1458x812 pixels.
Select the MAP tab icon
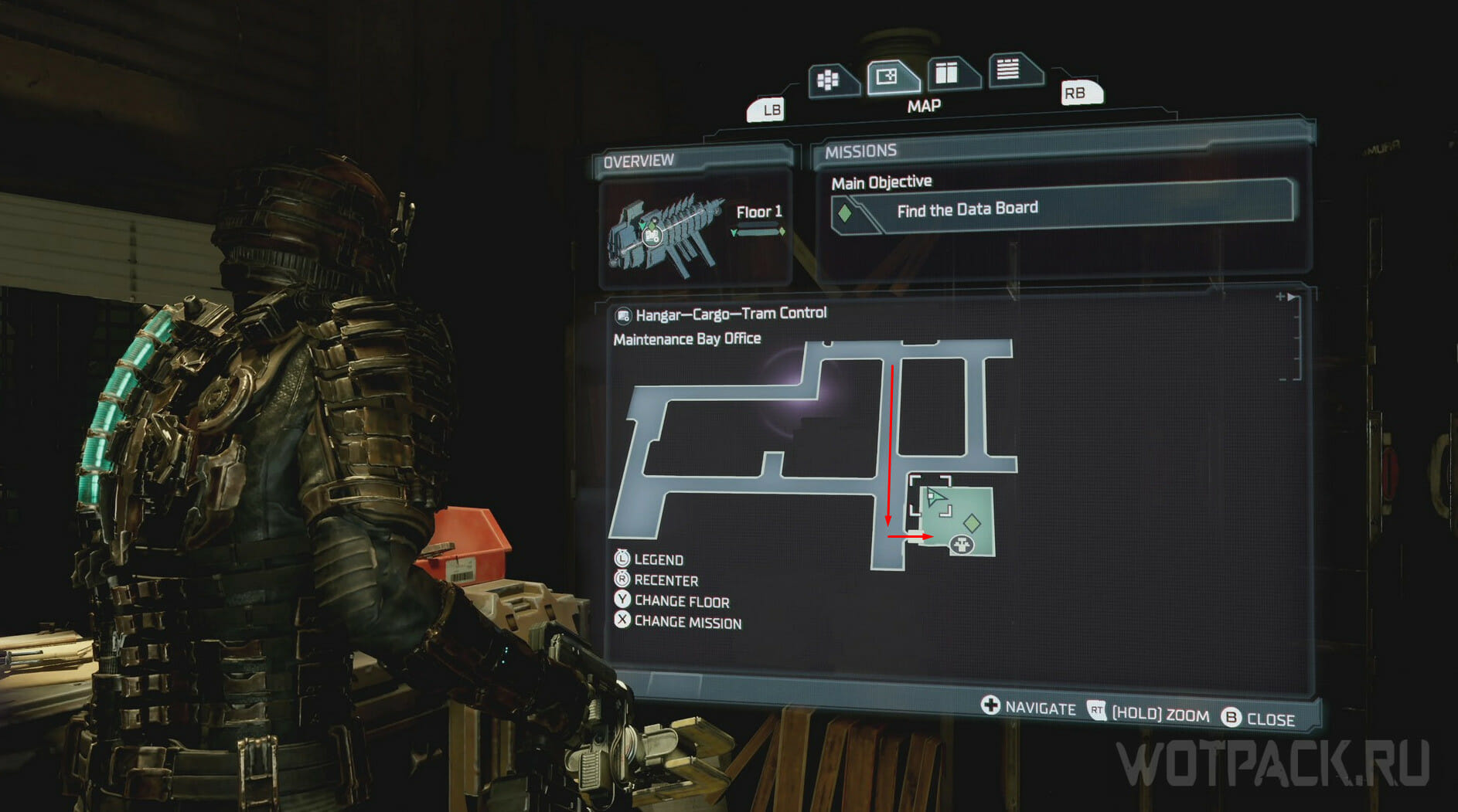(x=887, y=77)
